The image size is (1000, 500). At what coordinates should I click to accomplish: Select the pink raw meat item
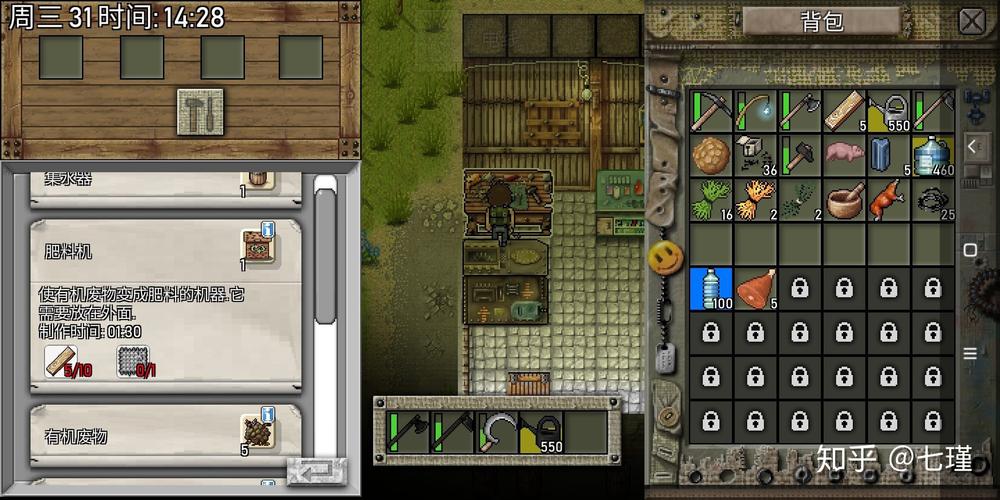(x=843, y=155)
